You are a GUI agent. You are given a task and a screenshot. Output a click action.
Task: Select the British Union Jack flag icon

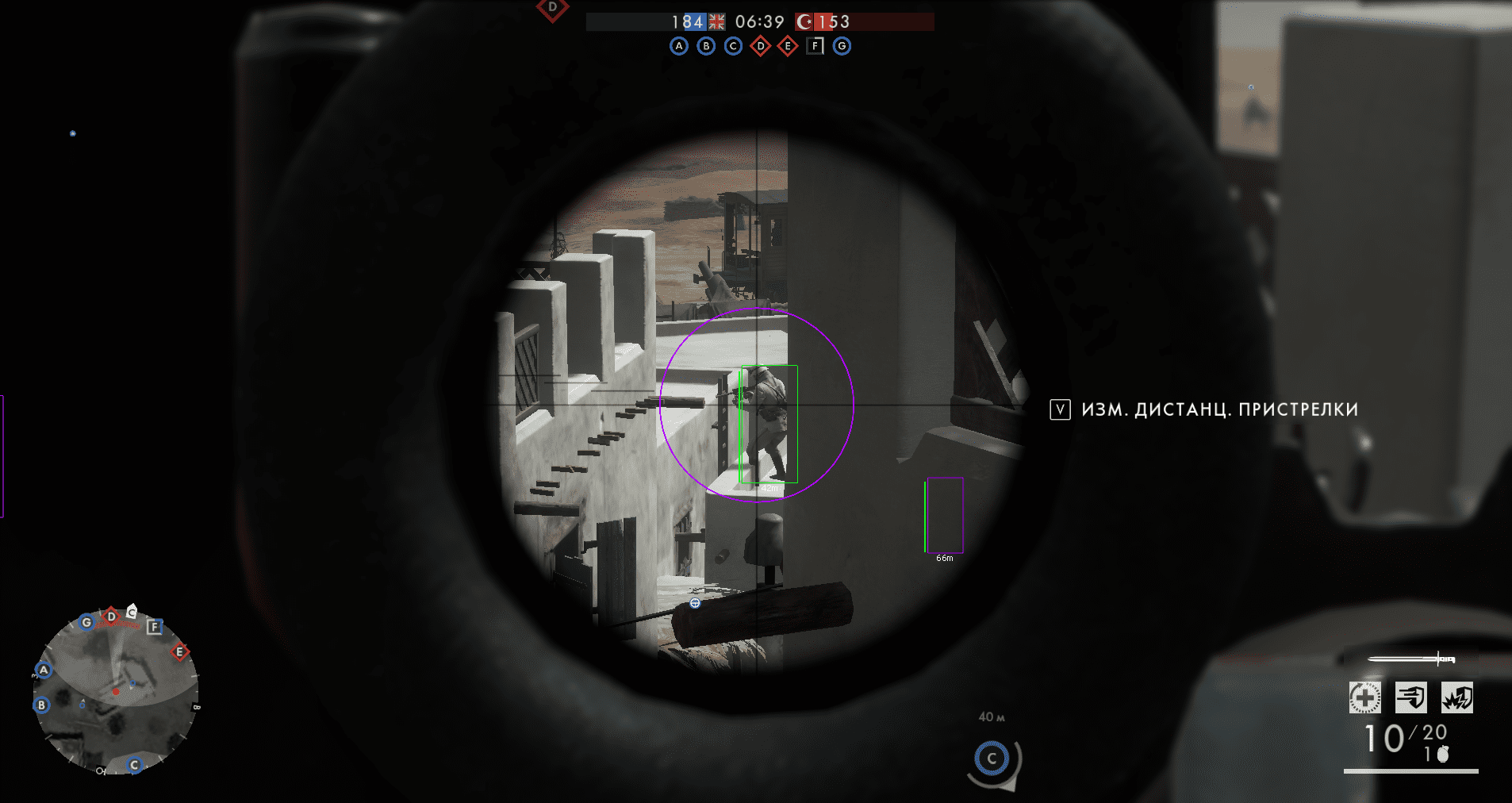(x=716, y=21)
